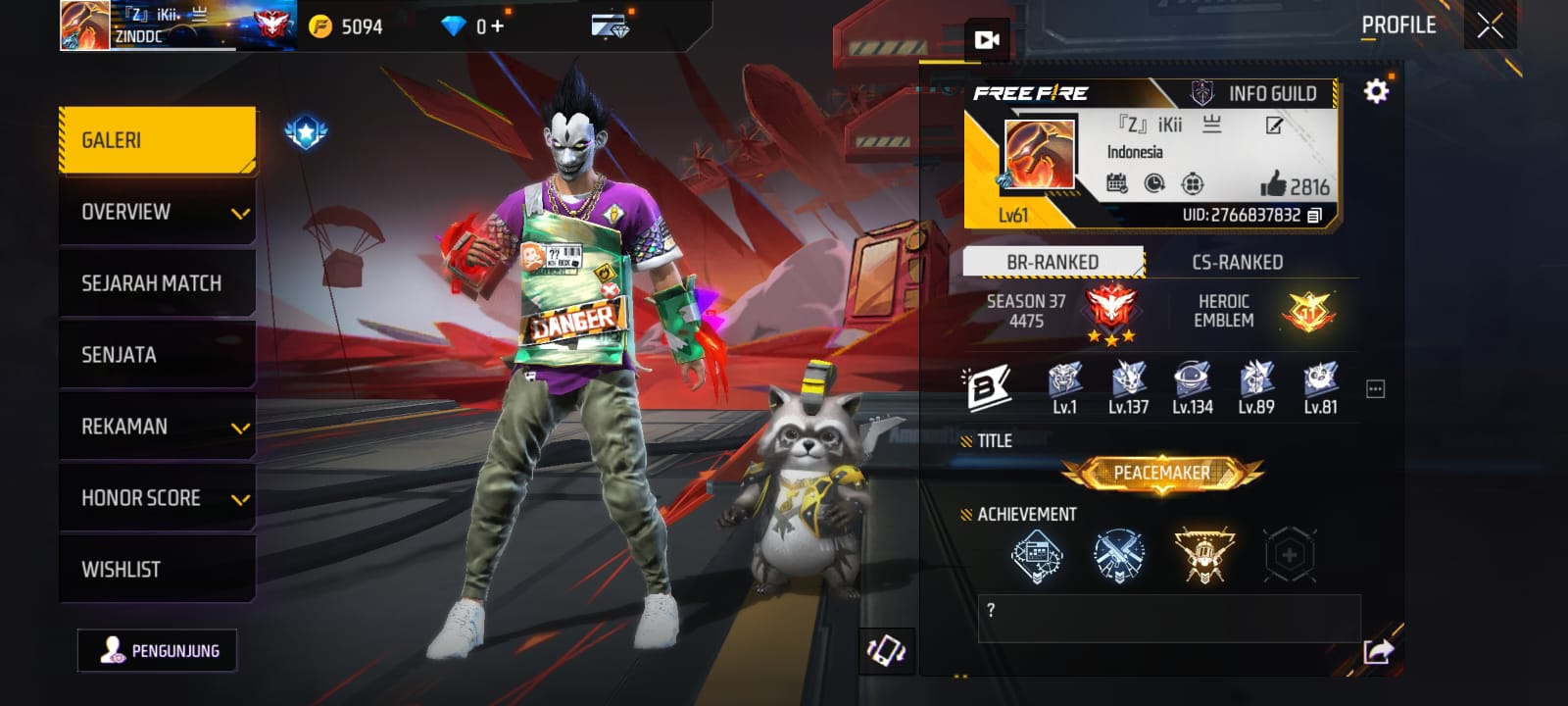1568x706 pixels.
Task: Show the Wishlist page
Action: (x=157, y=570)
